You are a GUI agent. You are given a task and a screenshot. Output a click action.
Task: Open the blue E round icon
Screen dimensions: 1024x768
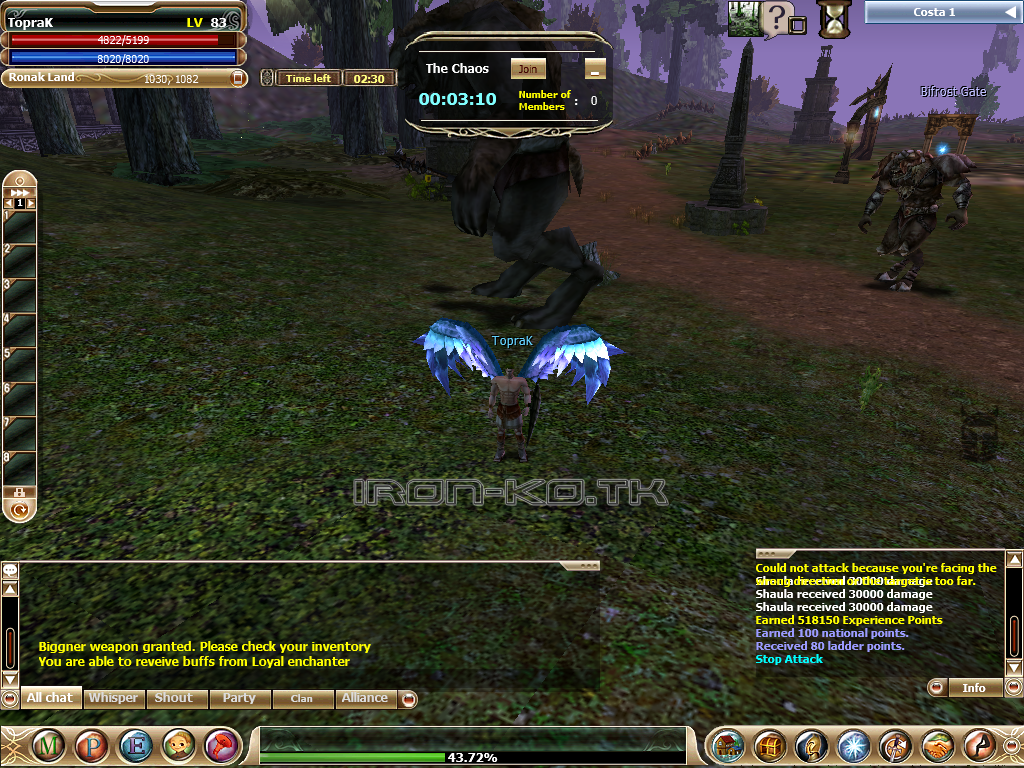[135, 746]
